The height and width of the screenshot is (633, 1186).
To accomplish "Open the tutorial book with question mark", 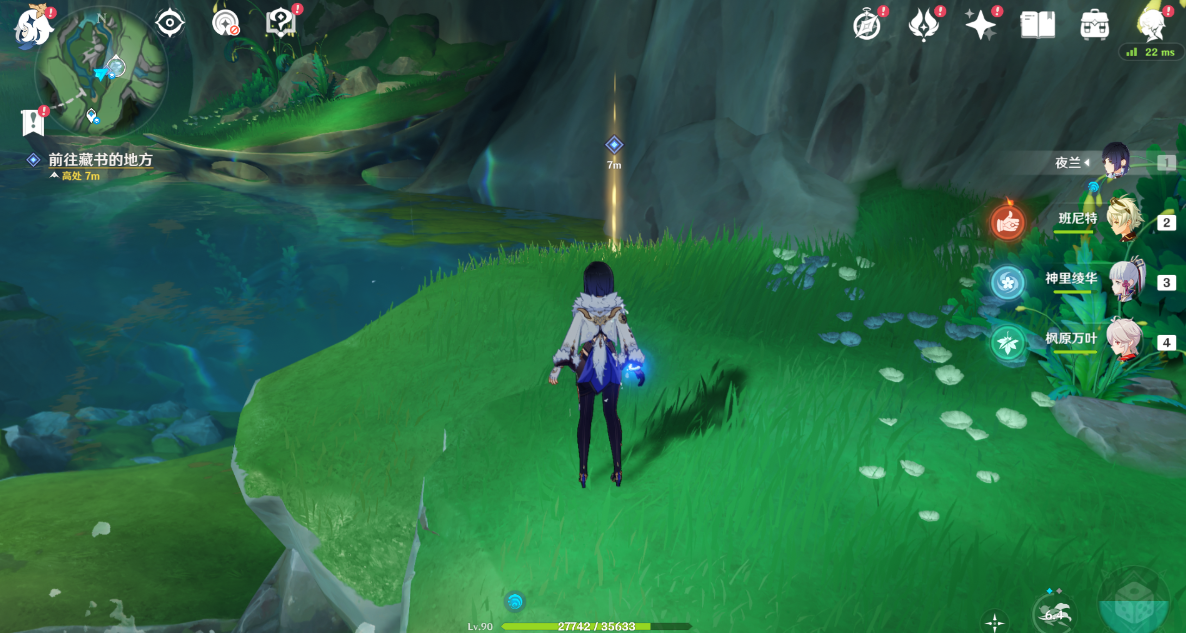I will coord(280,22).
